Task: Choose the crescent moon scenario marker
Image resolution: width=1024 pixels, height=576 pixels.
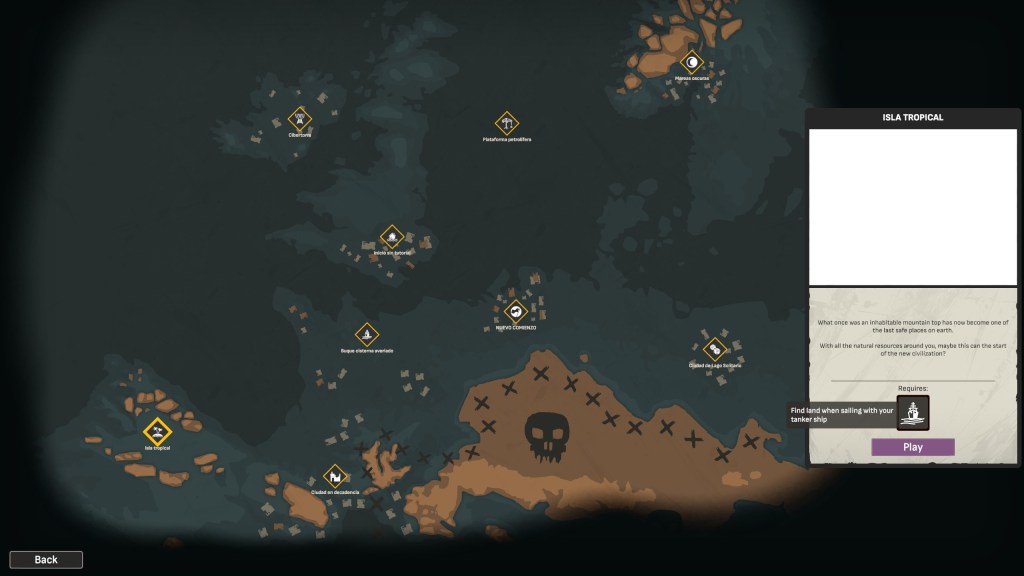Action: 691,62
